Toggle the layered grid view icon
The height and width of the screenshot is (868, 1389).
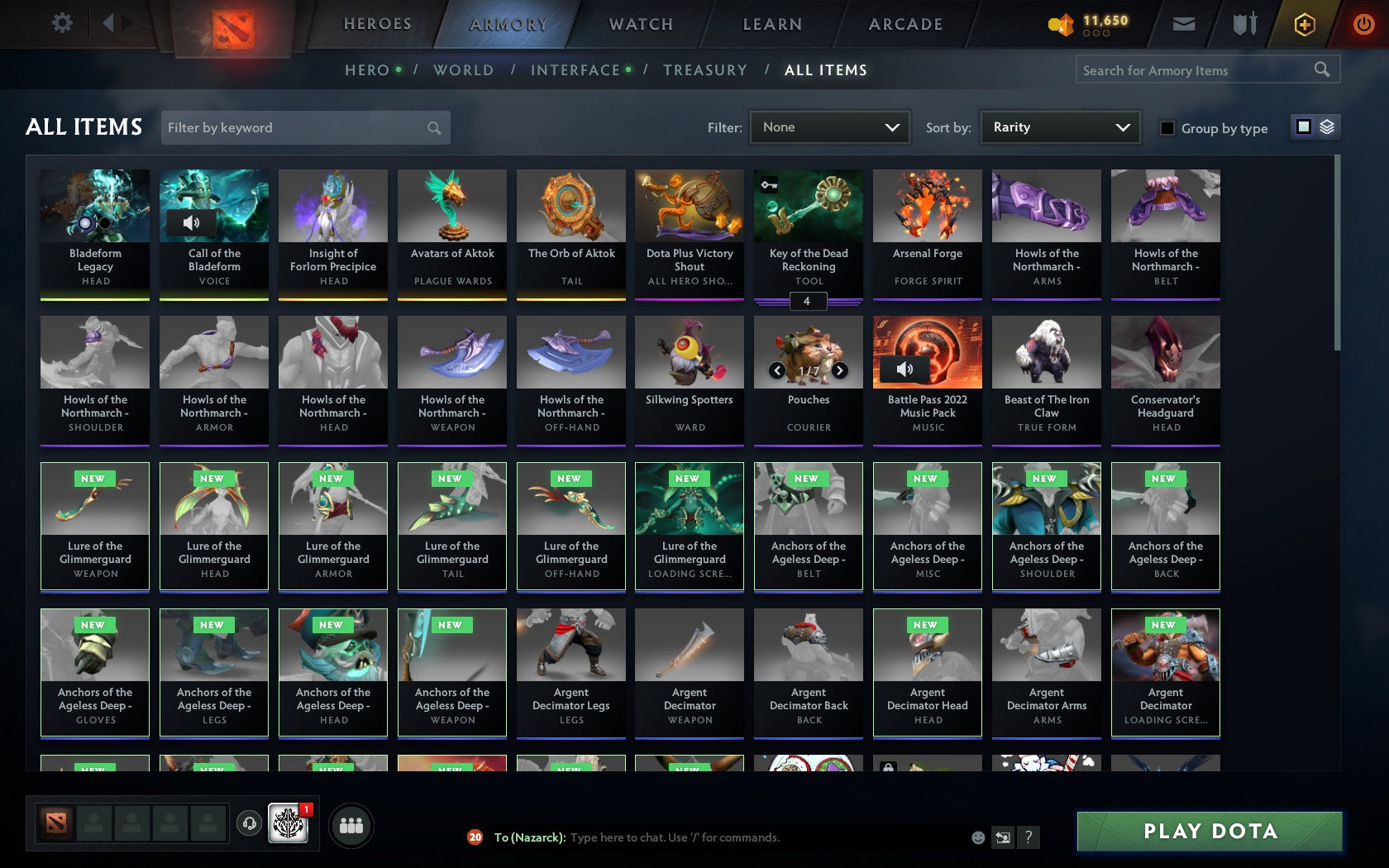point(1328,127)
